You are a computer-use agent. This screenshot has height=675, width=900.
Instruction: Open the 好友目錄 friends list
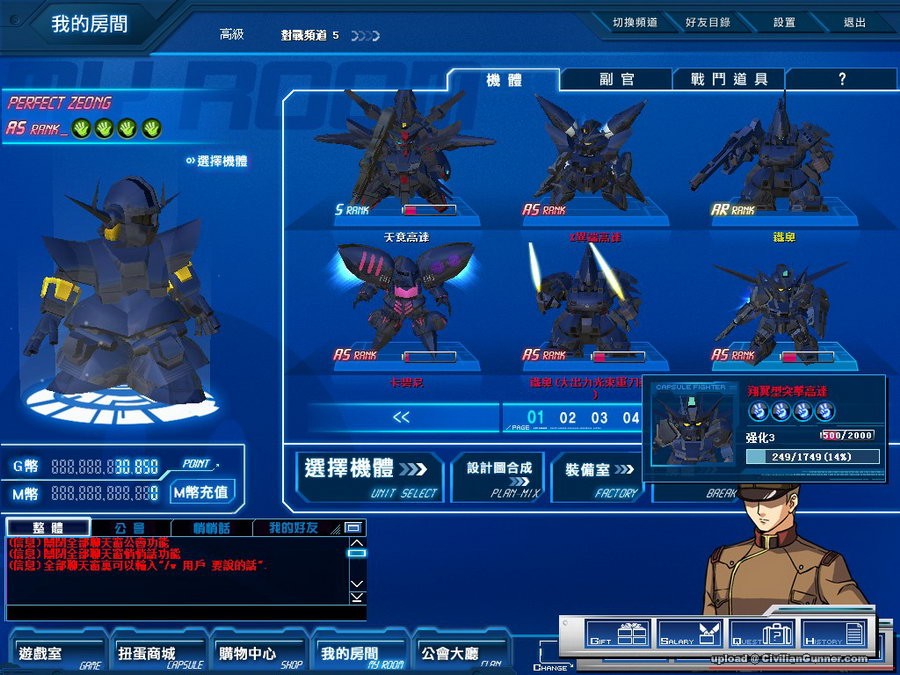707,22
